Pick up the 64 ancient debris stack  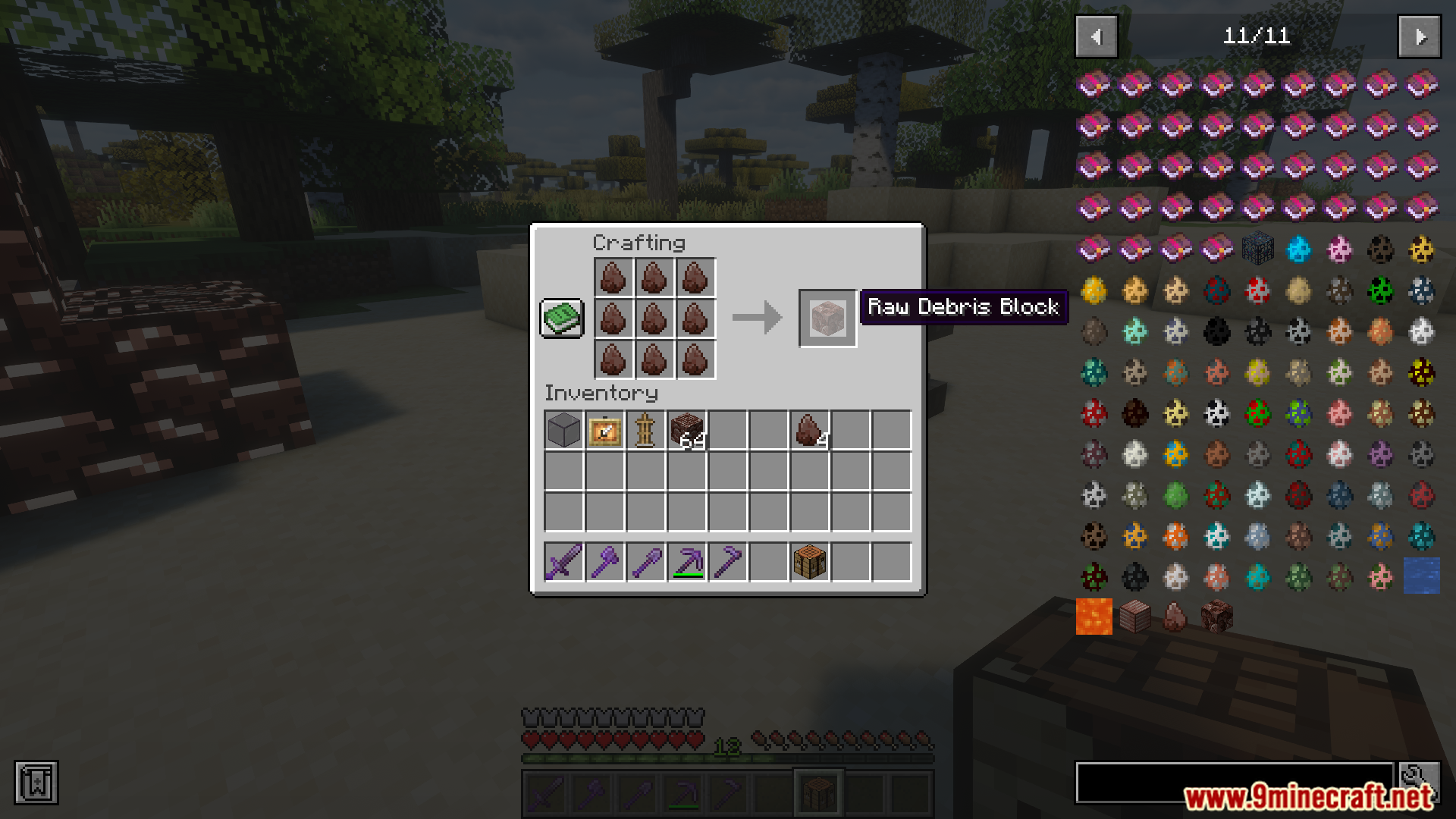tap(687, 431)
